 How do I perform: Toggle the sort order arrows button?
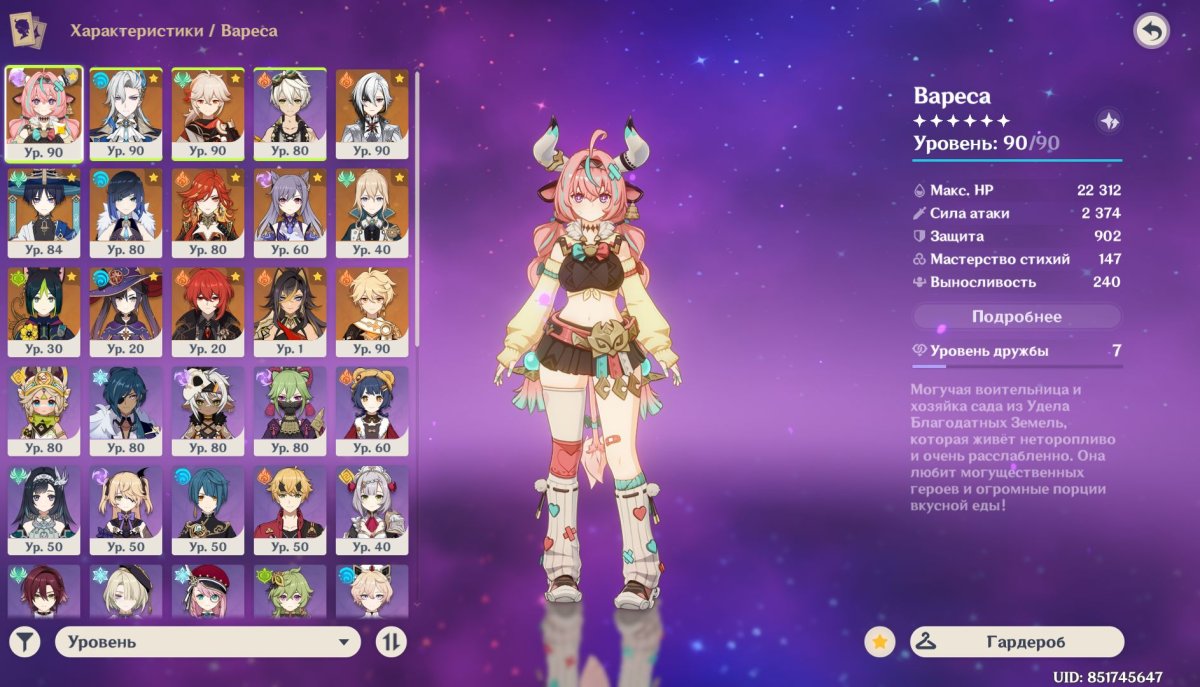point(391,642)
